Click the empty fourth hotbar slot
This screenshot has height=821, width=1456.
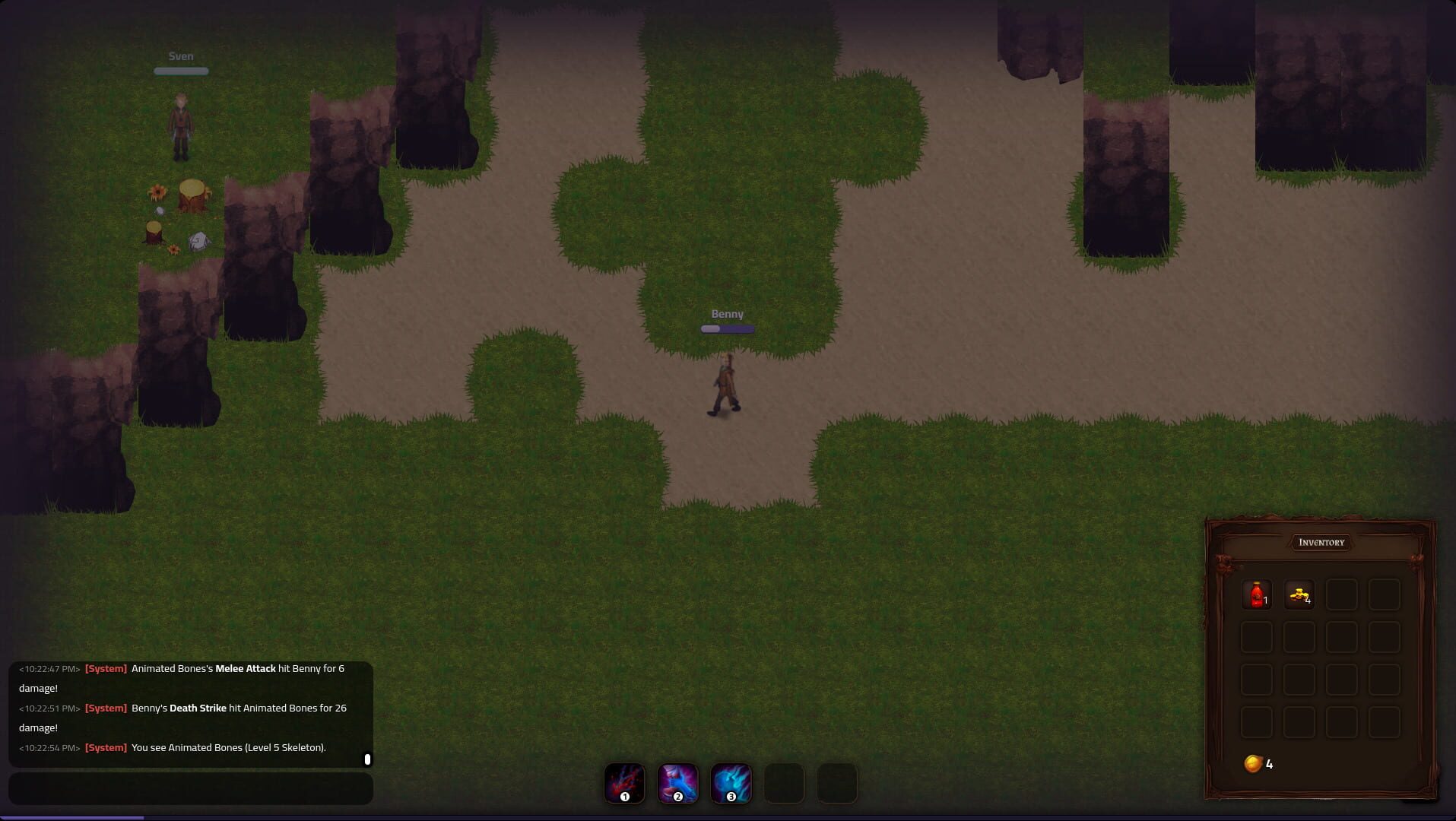point(783,783)
